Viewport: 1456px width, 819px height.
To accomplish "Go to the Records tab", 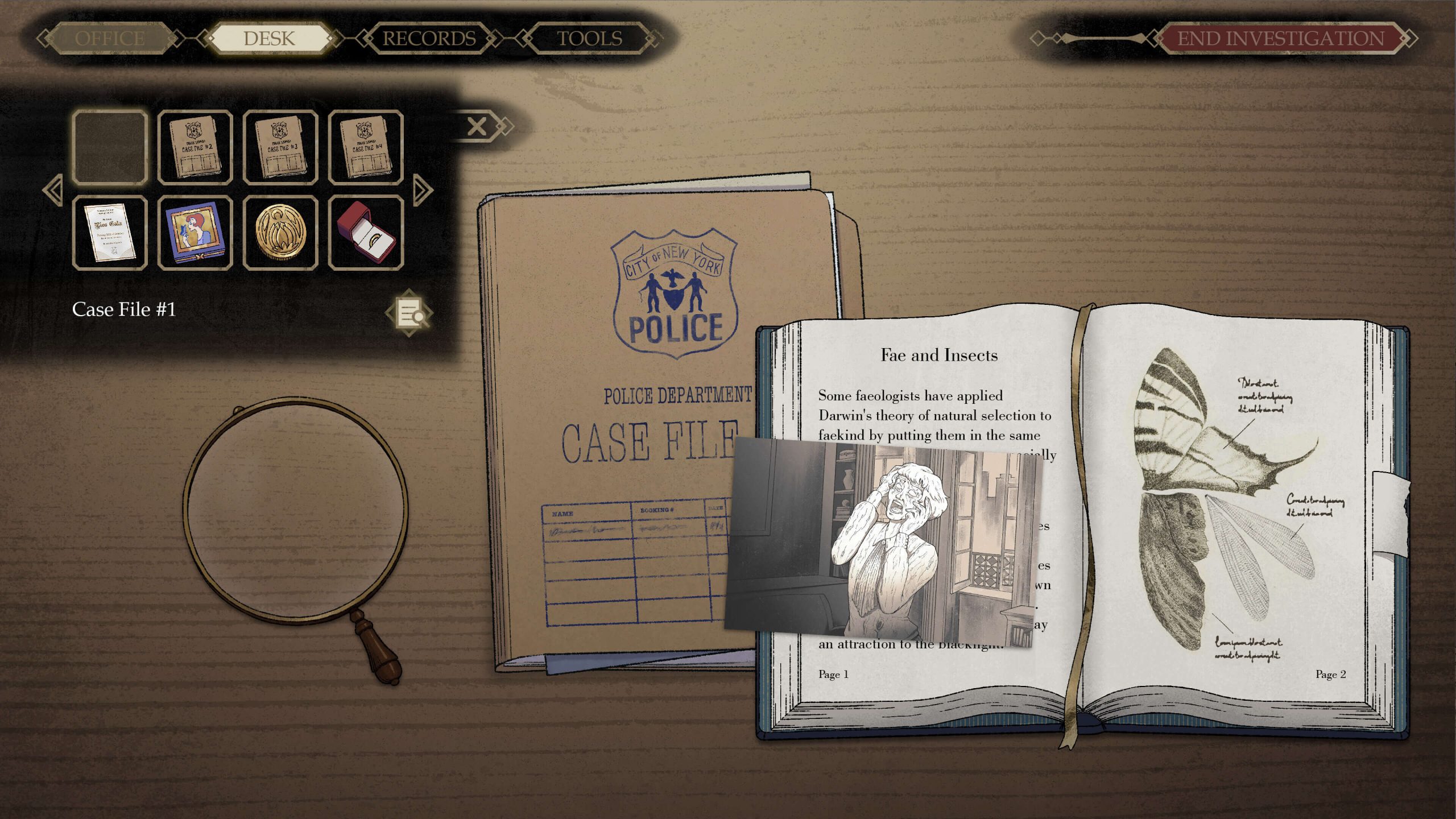I will click(x=429, y=39).
